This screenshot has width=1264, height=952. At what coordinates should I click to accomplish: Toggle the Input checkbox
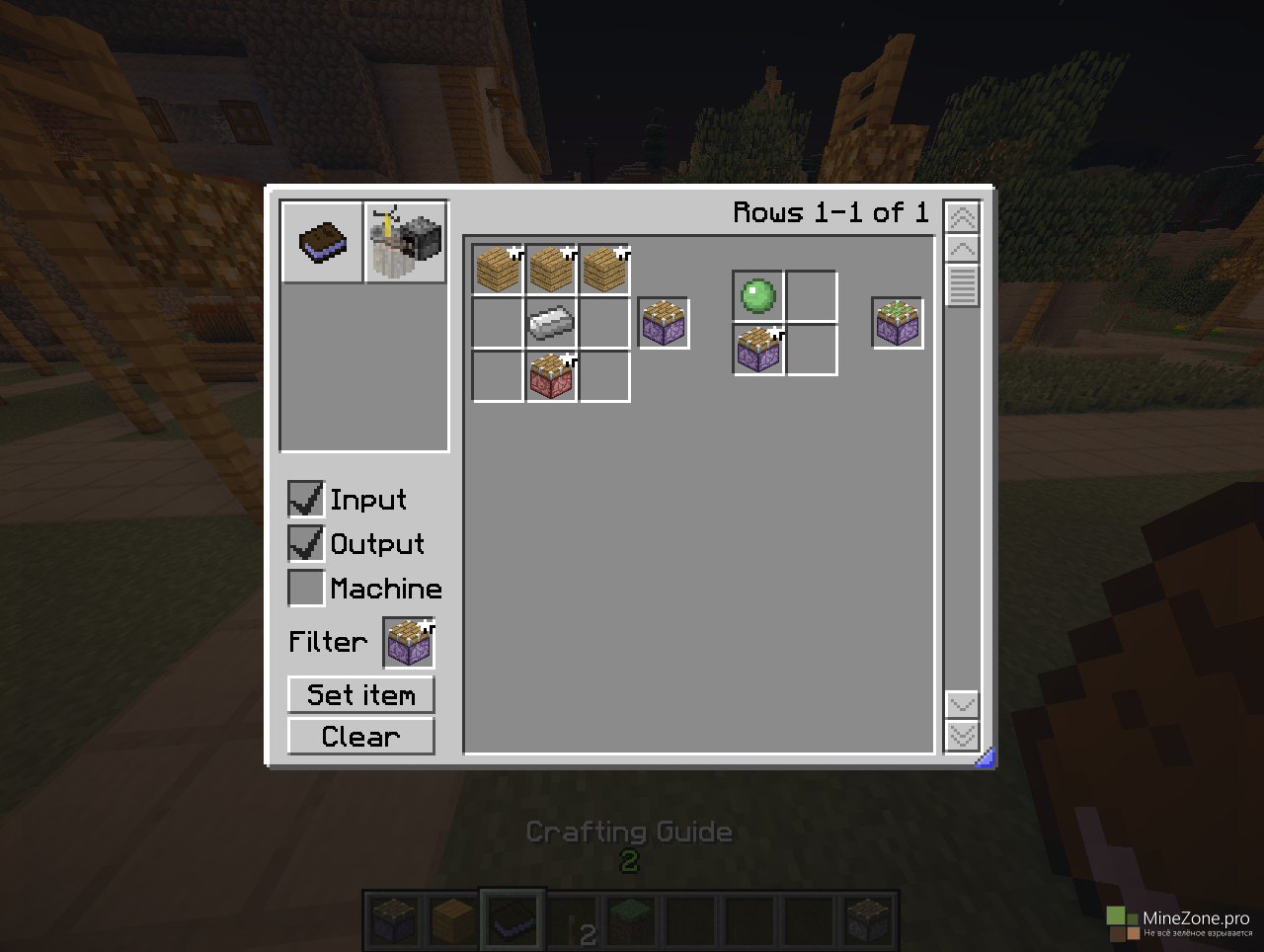(x=306, y=499)
